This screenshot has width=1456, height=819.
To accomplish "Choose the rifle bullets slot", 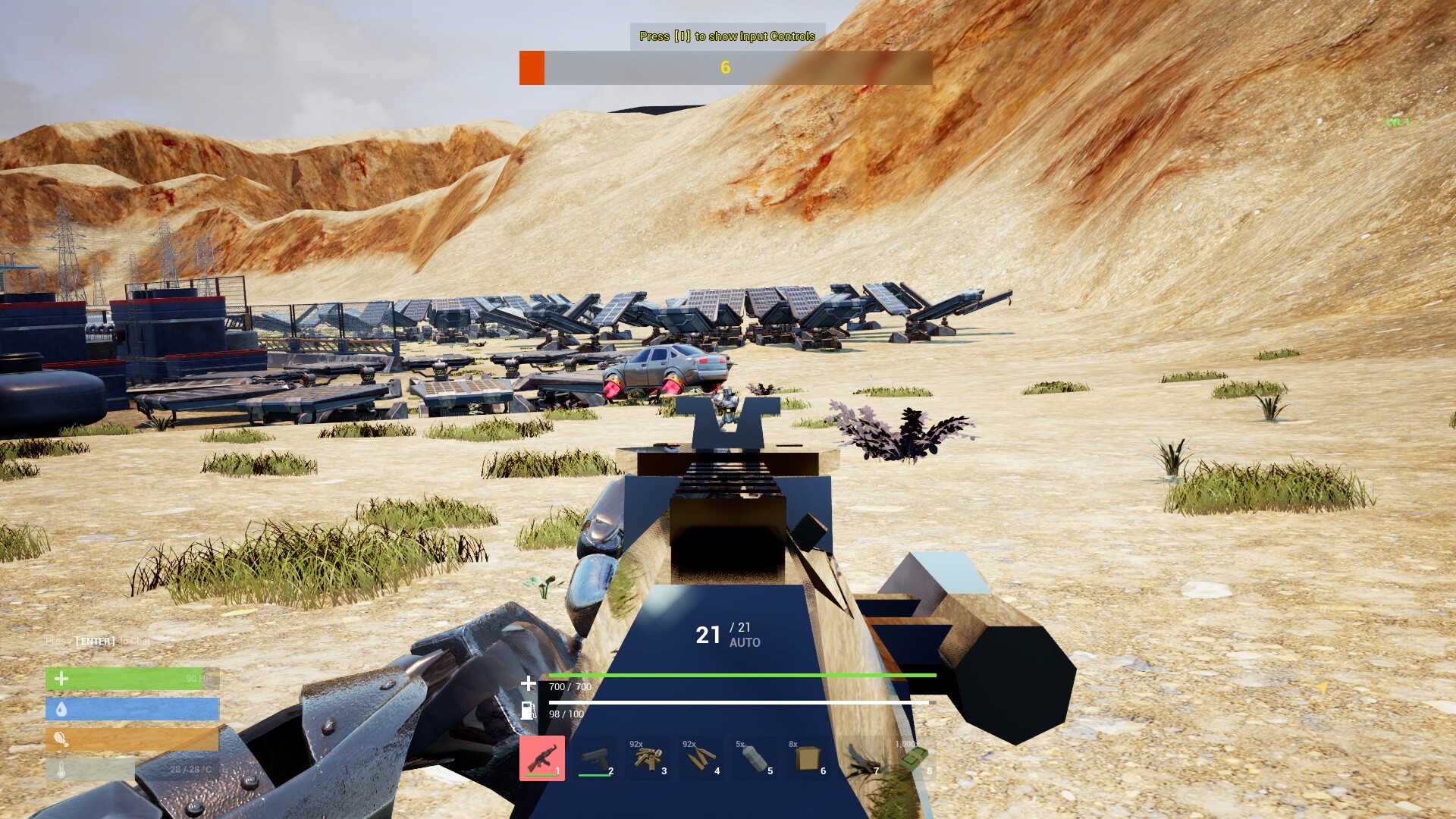I will pyautogui.click(x=701, y=758).
